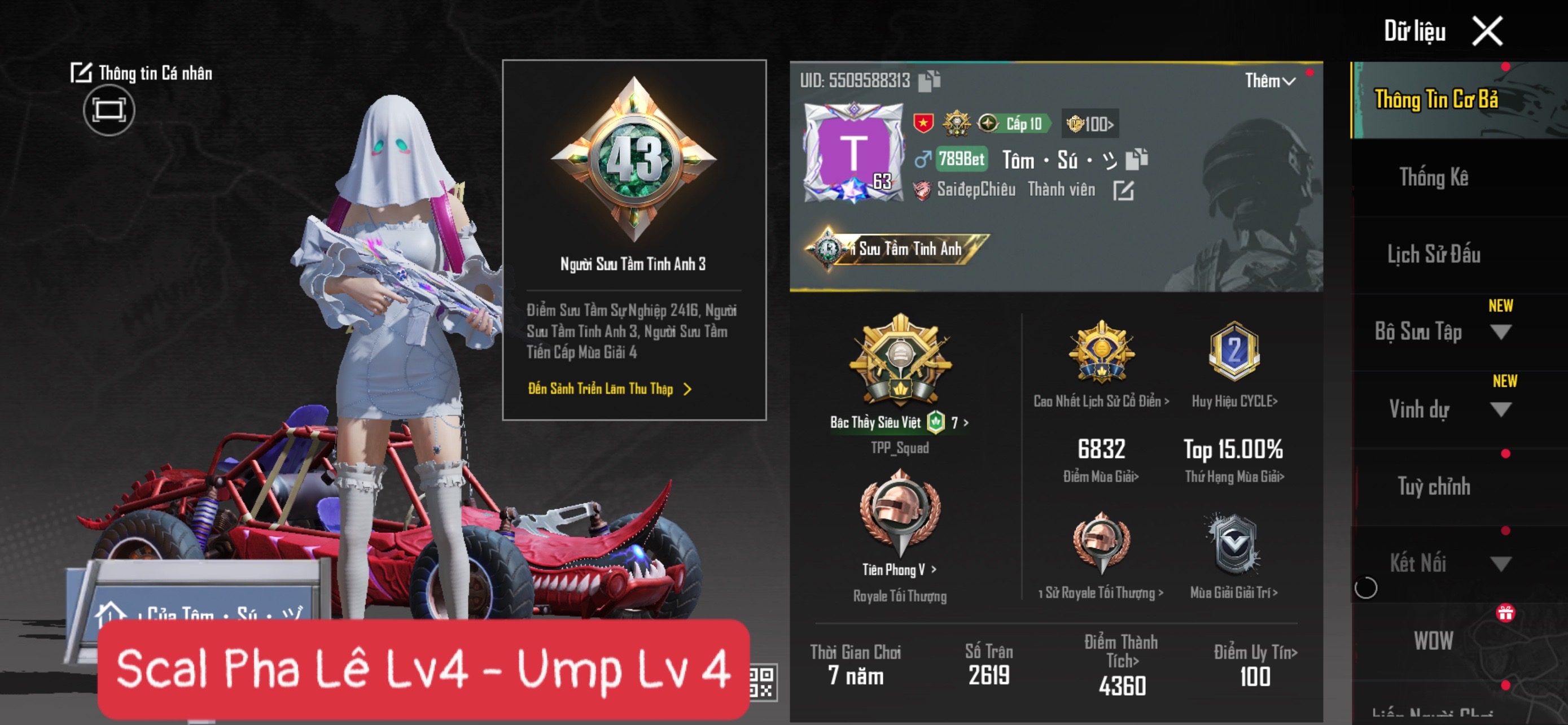This screenshot has height=725, width=1568.
Task: Expand the Bộ Sưu Tập section
Action: tap(1500, 332)
